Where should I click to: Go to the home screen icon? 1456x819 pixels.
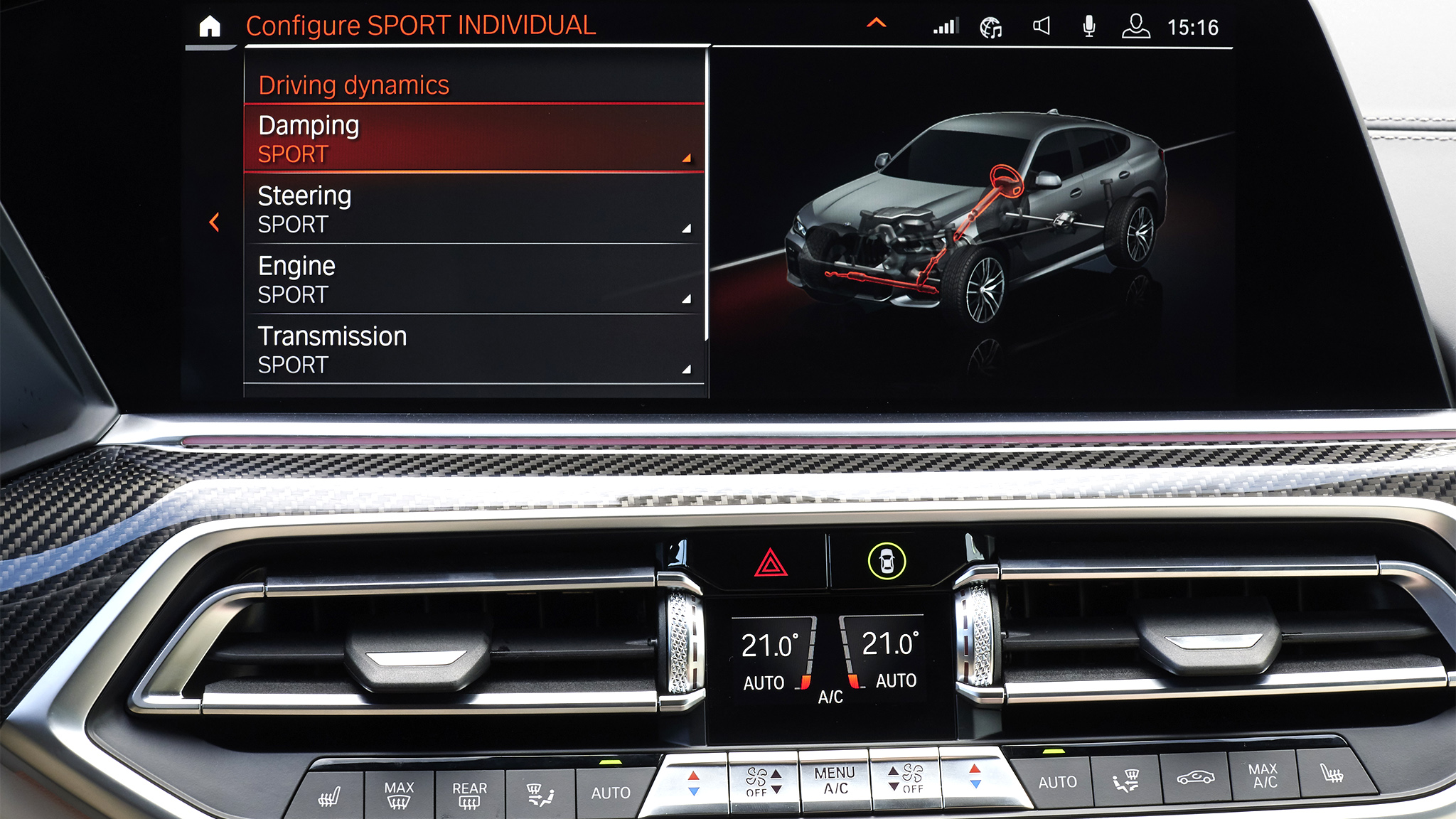point(210,27)
